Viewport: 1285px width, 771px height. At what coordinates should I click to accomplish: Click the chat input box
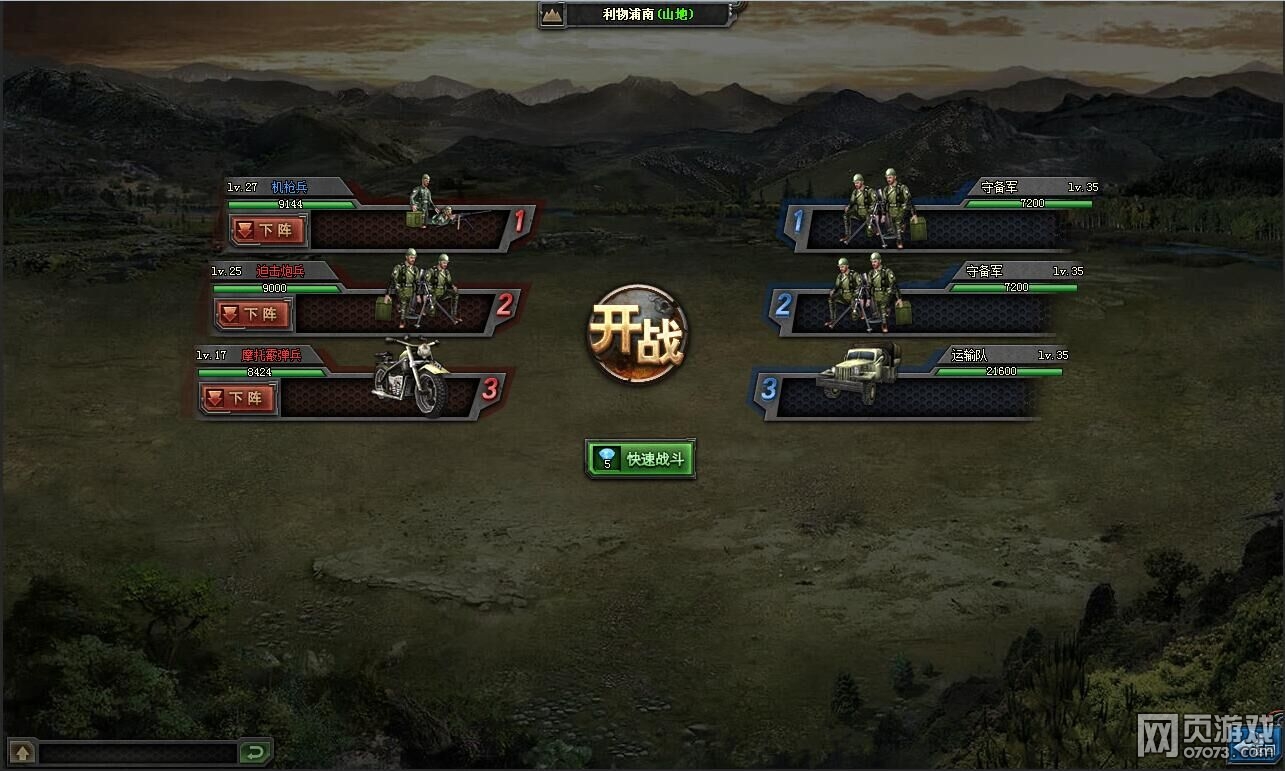point(138,752)
